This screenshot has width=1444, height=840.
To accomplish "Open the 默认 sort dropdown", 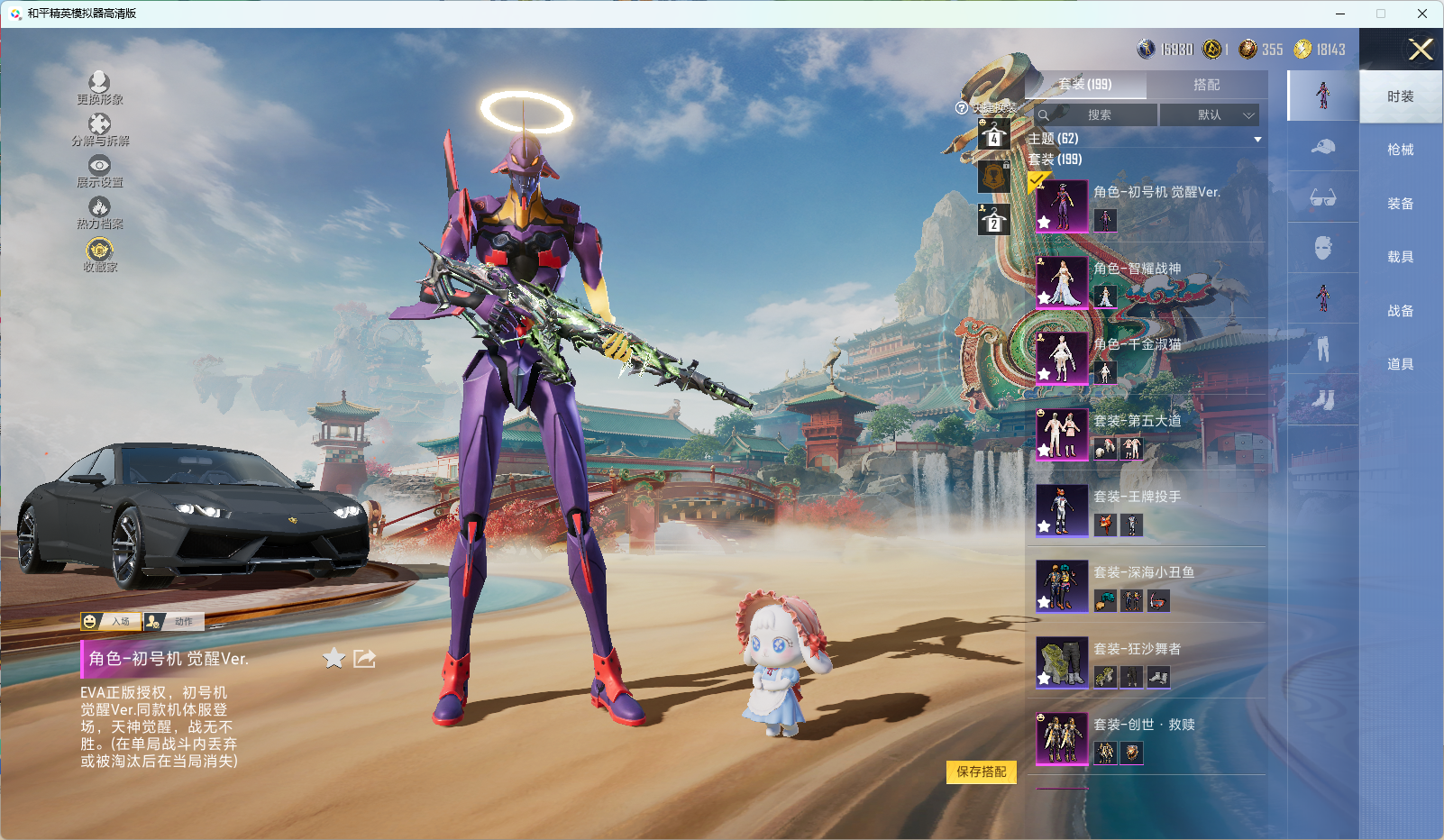I will point(1209,115).
